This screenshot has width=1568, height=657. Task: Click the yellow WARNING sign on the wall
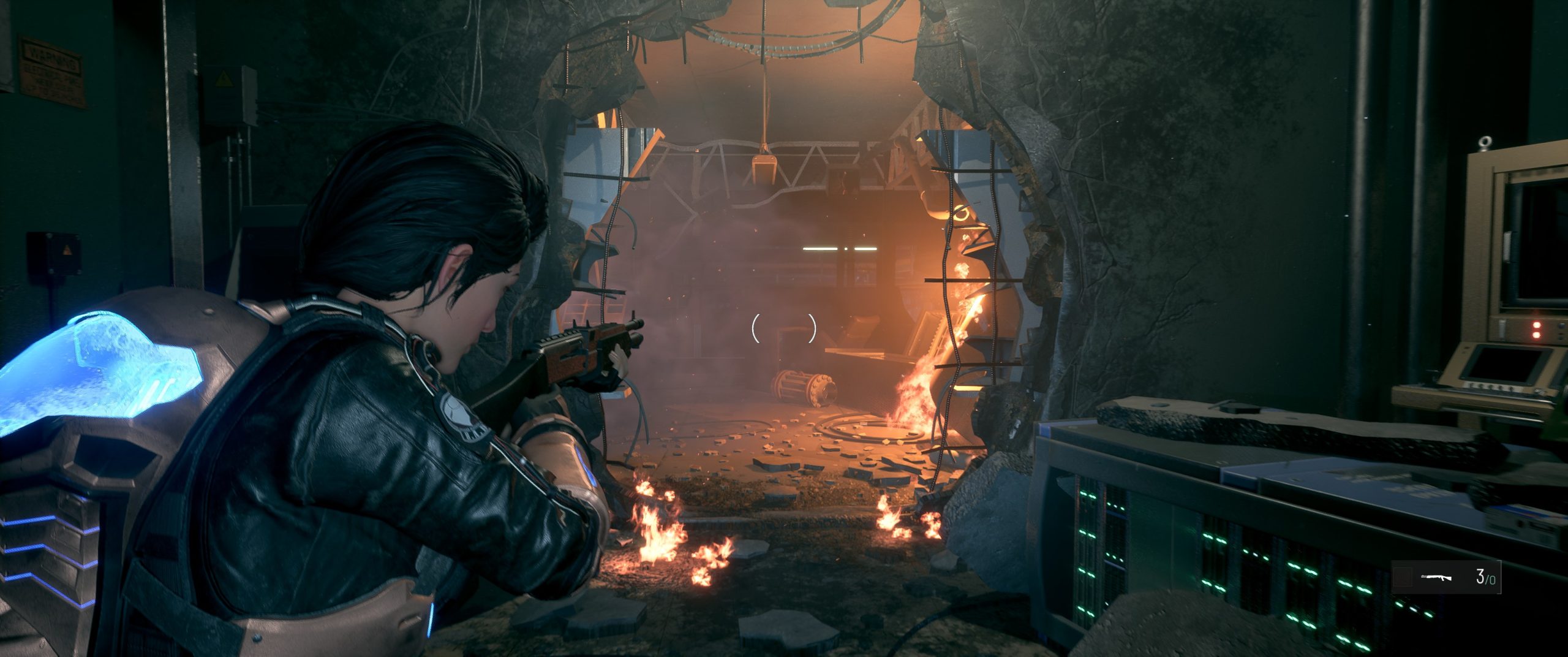pos(52,70)
